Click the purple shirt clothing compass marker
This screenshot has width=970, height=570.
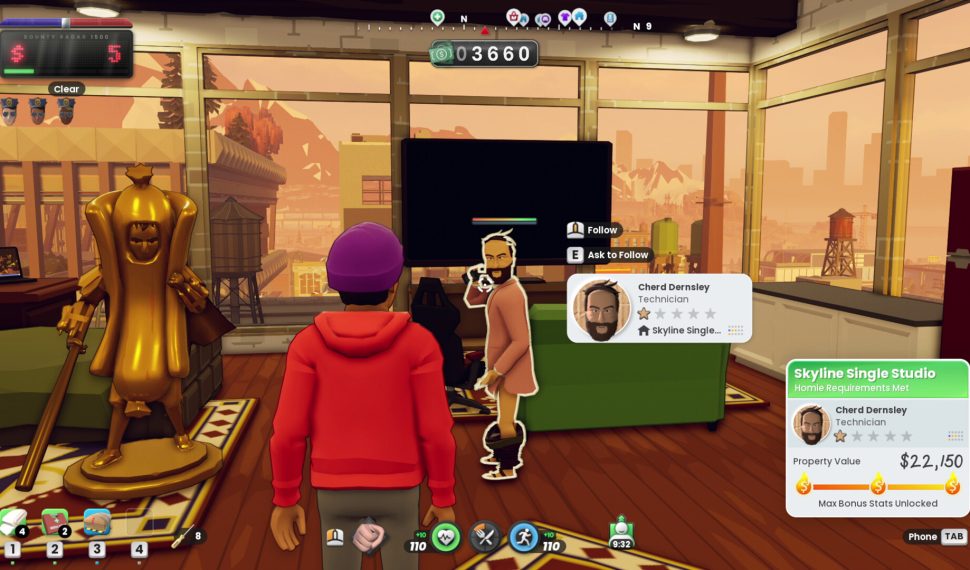565,17
